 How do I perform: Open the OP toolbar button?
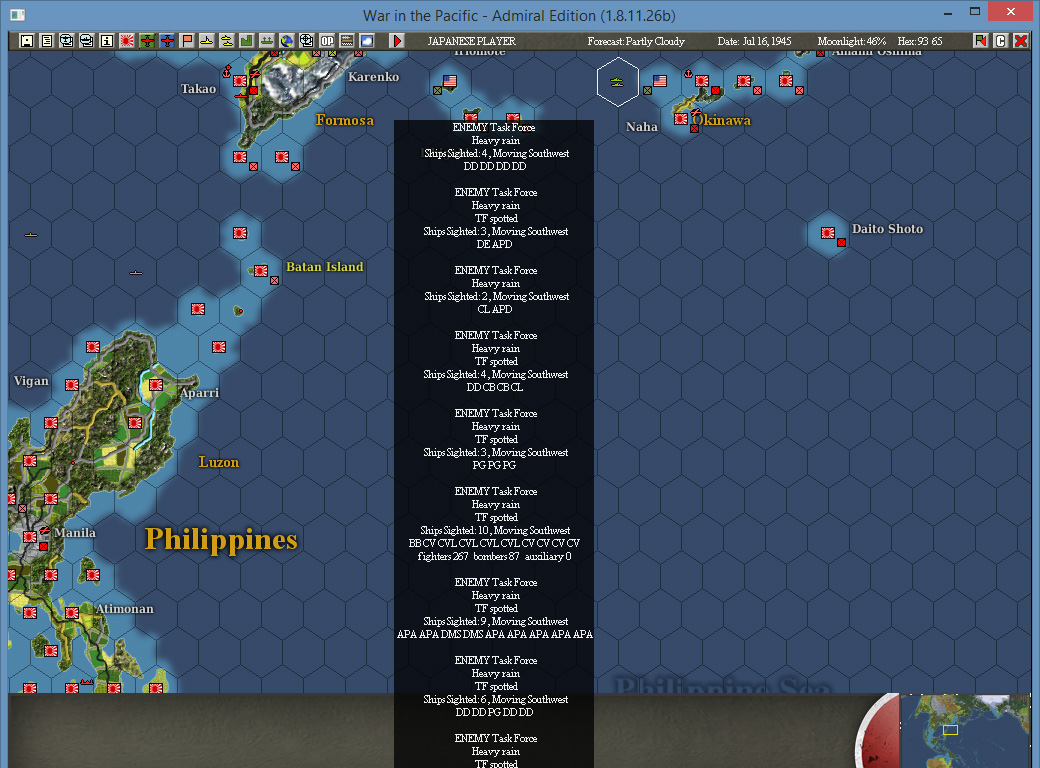tap(326, 41)
